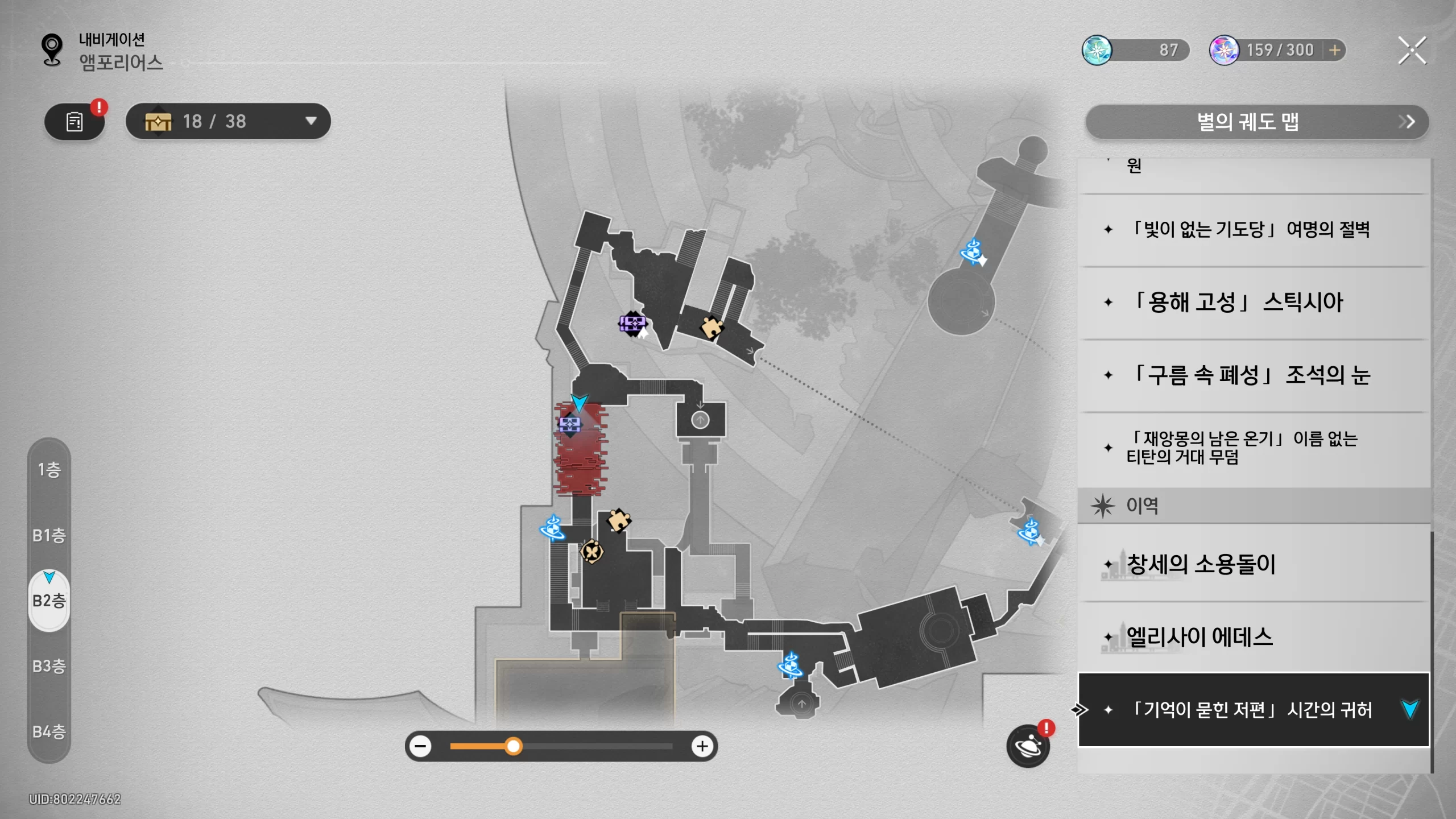Image resolution: width=1456 pixels, height=819 pixels.
Task: Switch to floor B1층
Action: (49, 535)
